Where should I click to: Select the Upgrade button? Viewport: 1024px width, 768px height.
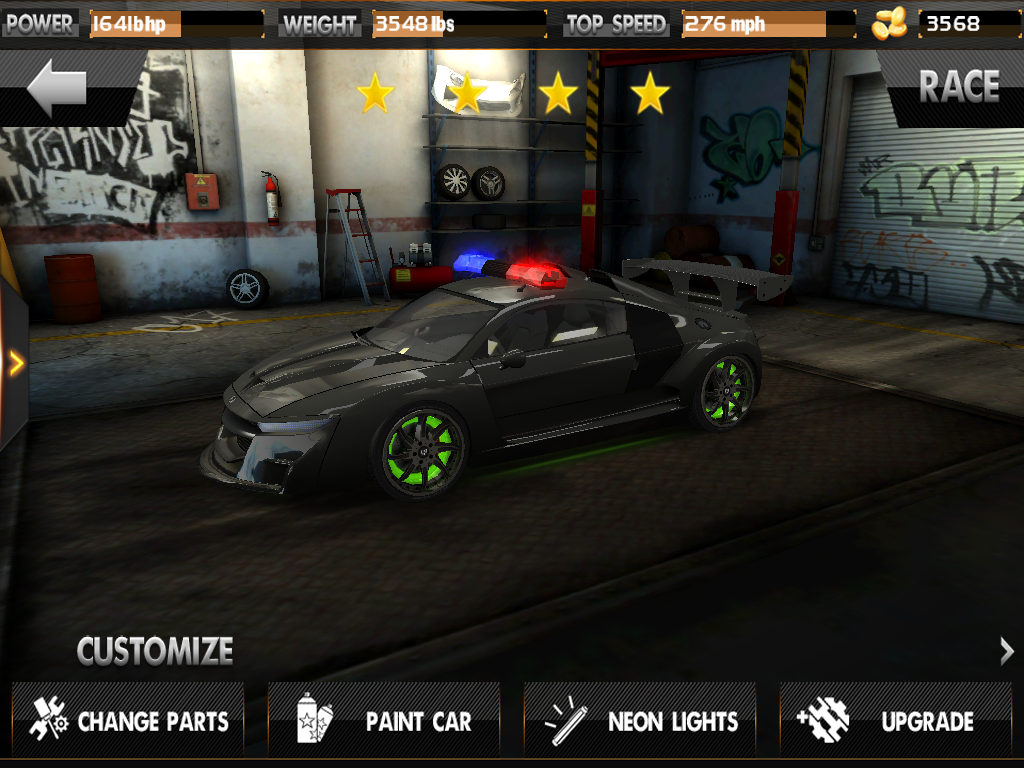point(896,720)
